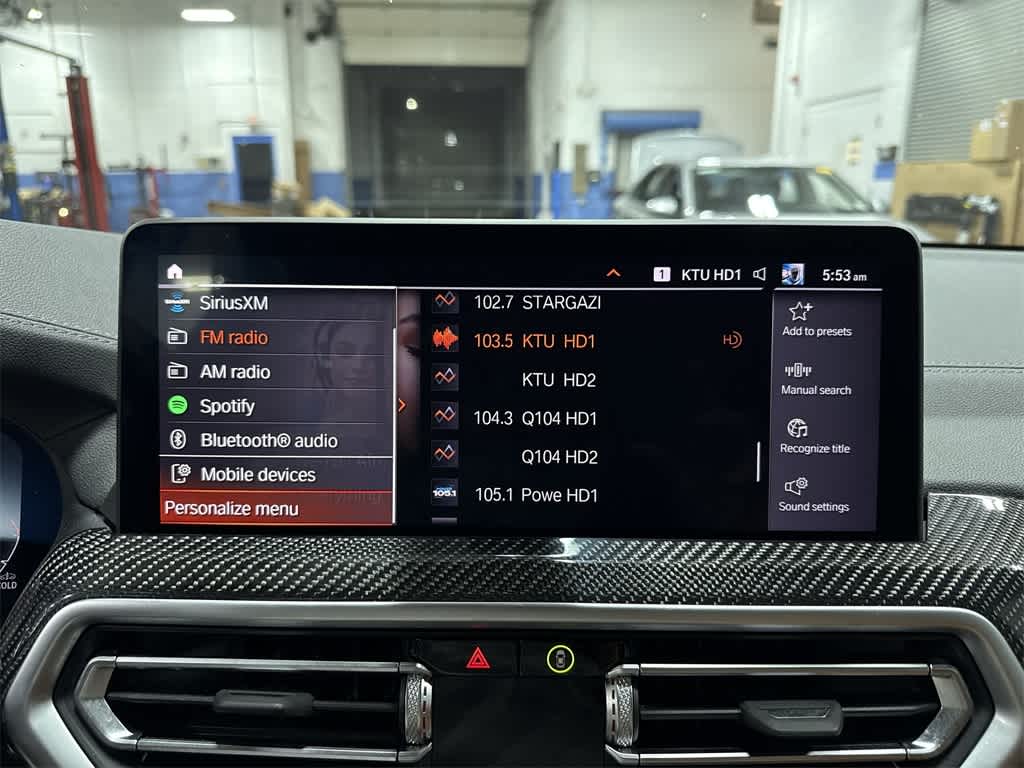This screenshot has width=1024, height=768.
Task: Add the current station to presets
Action: point(816,319)
